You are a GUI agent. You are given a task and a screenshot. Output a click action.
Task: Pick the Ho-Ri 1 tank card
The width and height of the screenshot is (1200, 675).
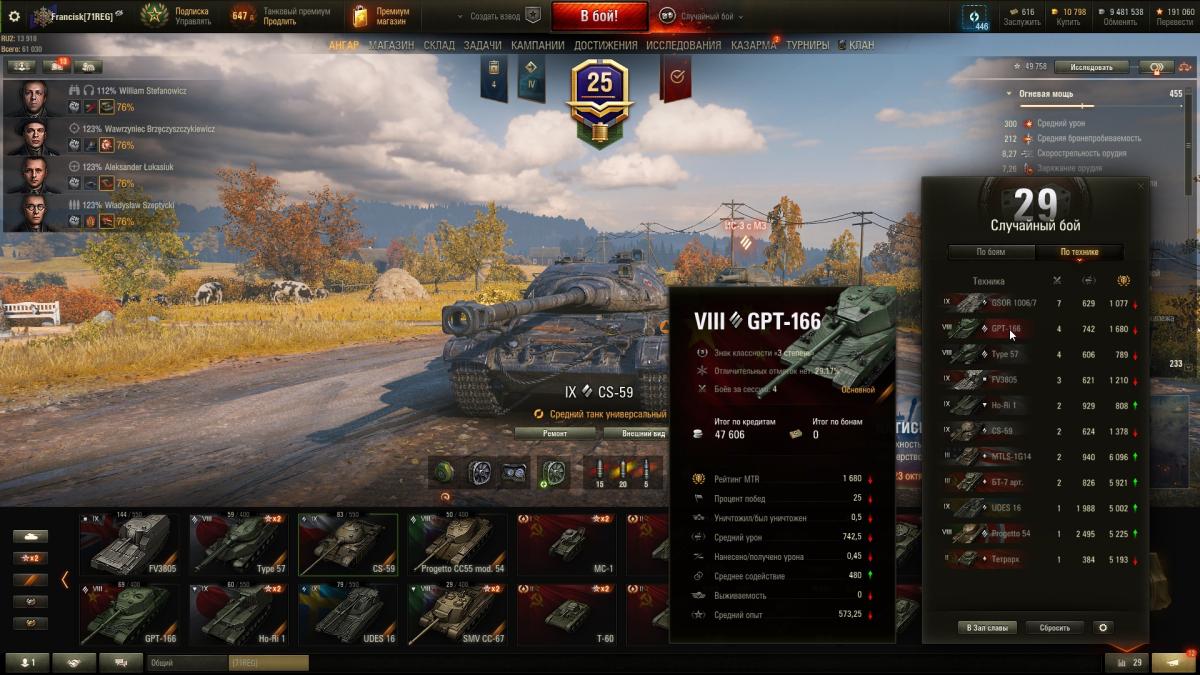point(238,613)
